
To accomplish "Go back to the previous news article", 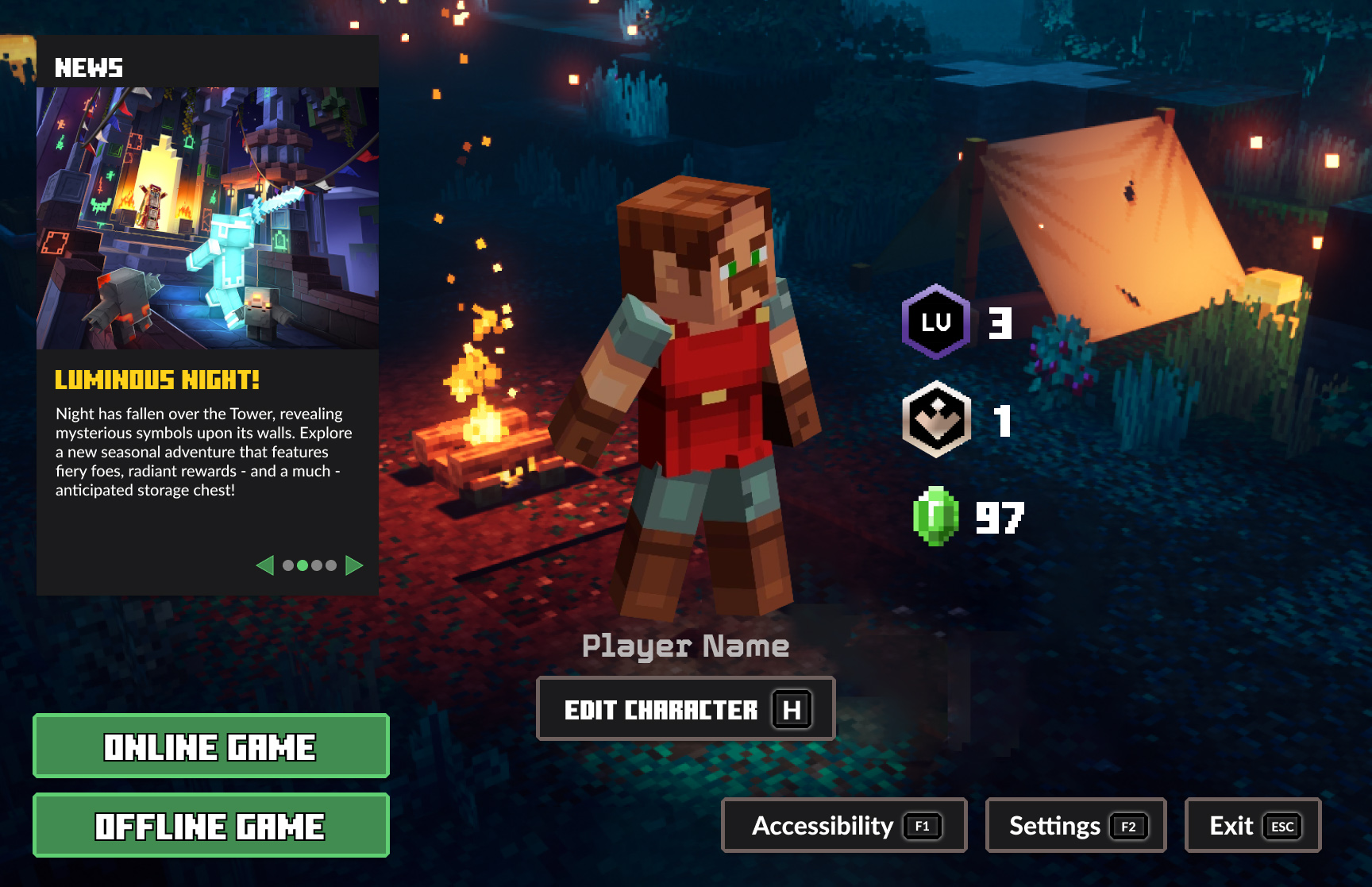I will point(265,565).
